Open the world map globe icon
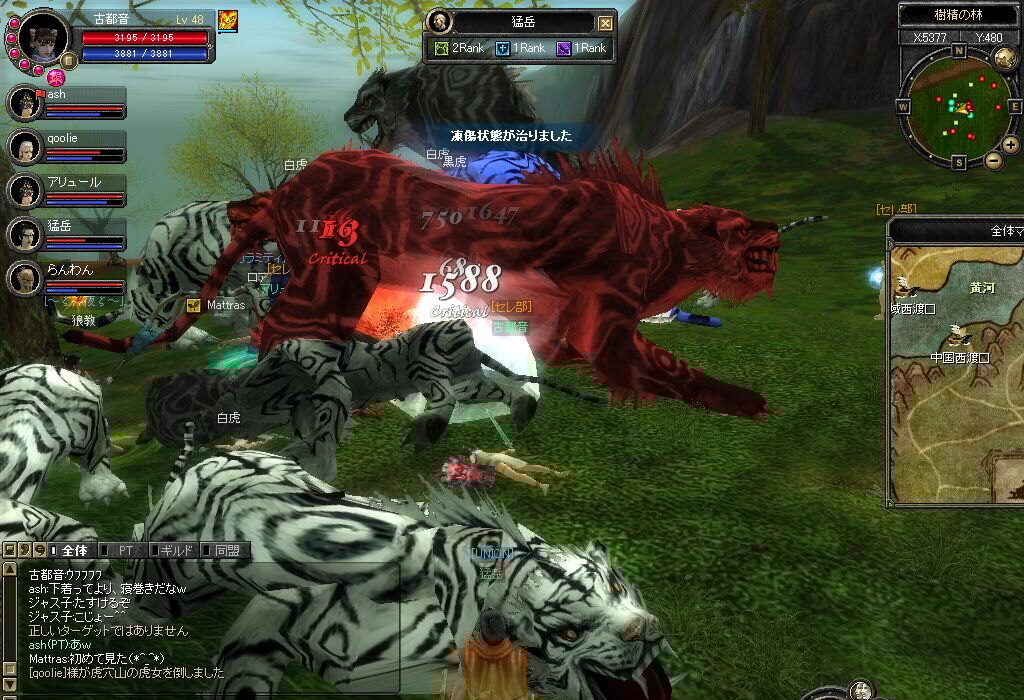The height and width of the screenshot is (700, 1024). coord(1005,58)
